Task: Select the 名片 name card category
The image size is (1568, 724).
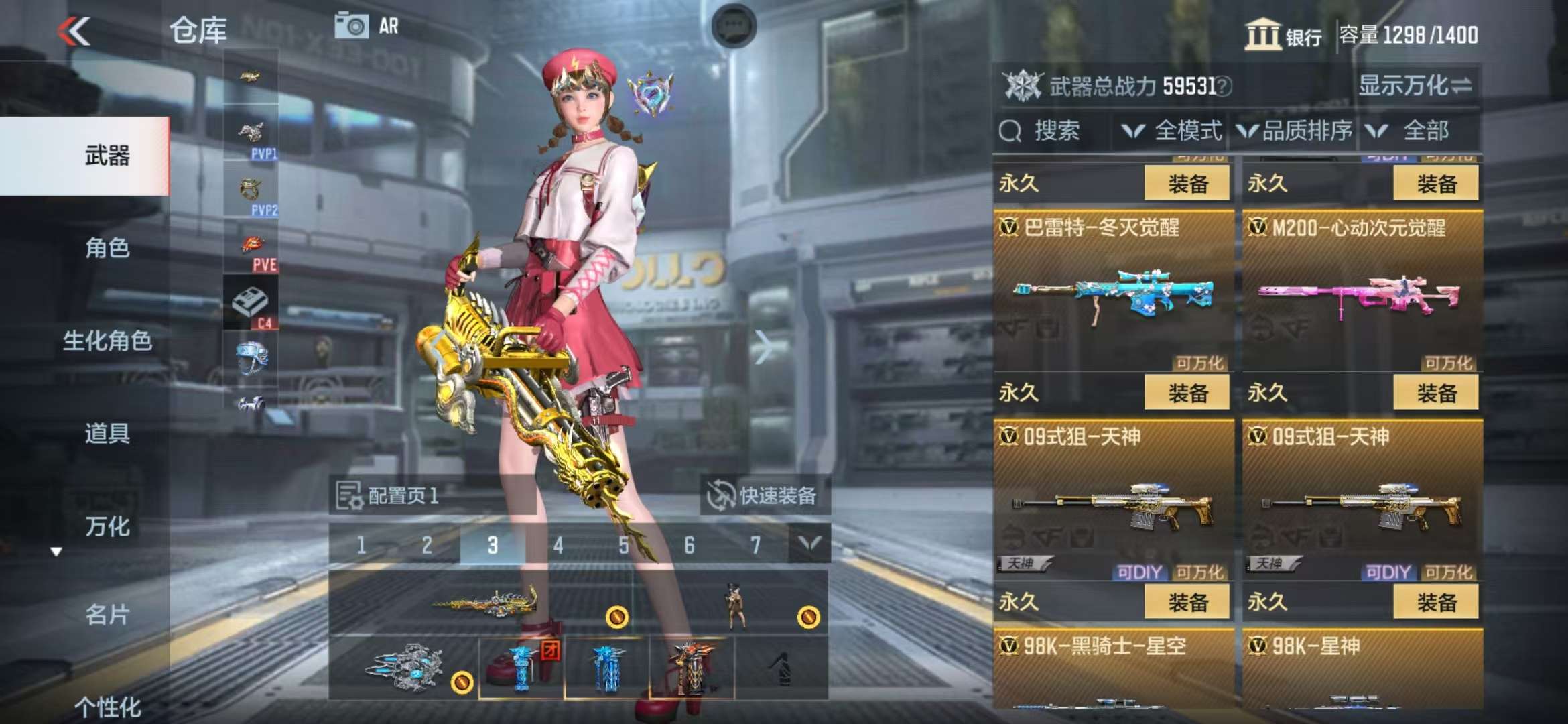Action: click(x=107, y=614)
